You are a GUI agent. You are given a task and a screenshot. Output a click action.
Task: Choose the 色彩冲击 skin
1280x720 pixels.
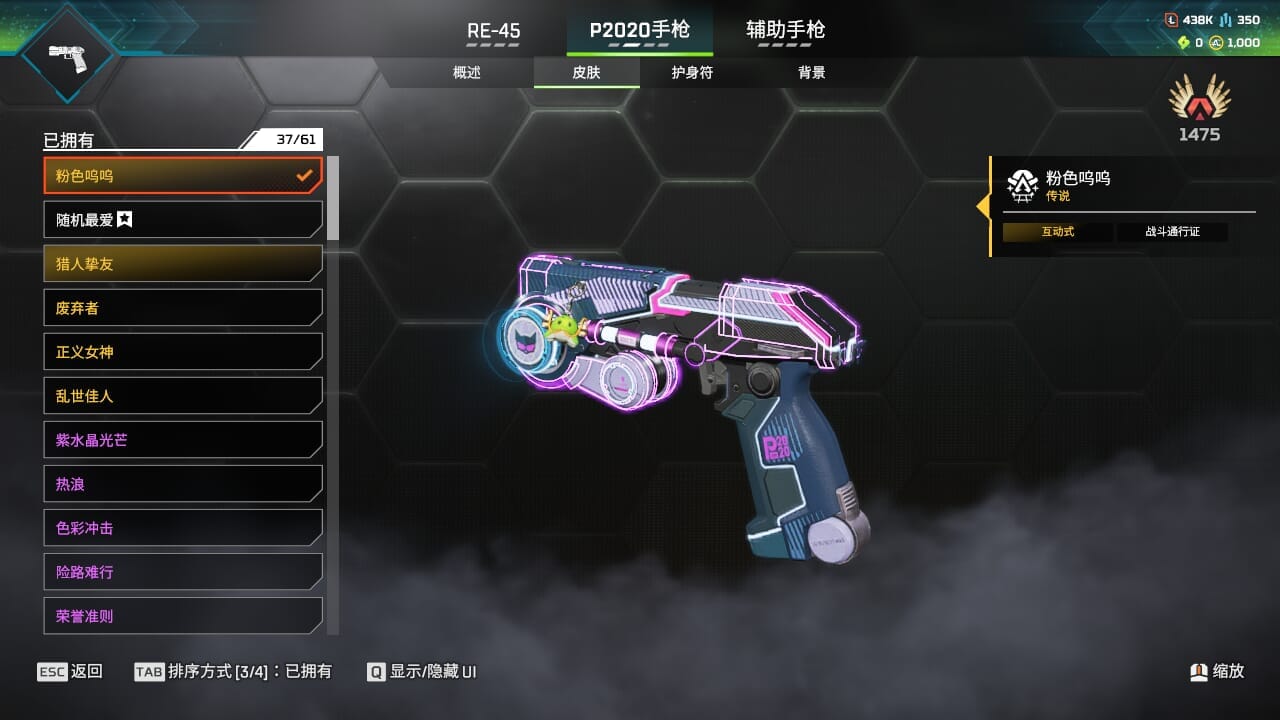(183, 528)
